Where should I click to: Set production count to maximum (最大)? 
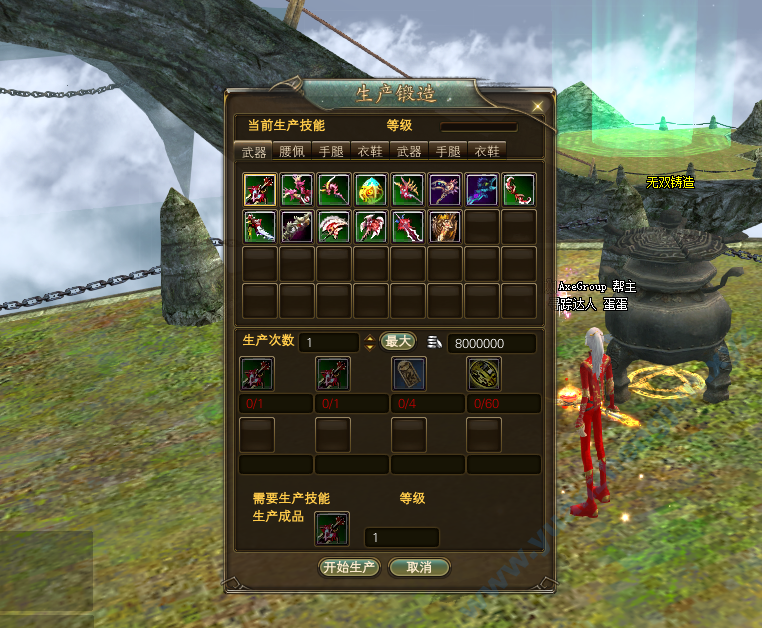(397, 341)
